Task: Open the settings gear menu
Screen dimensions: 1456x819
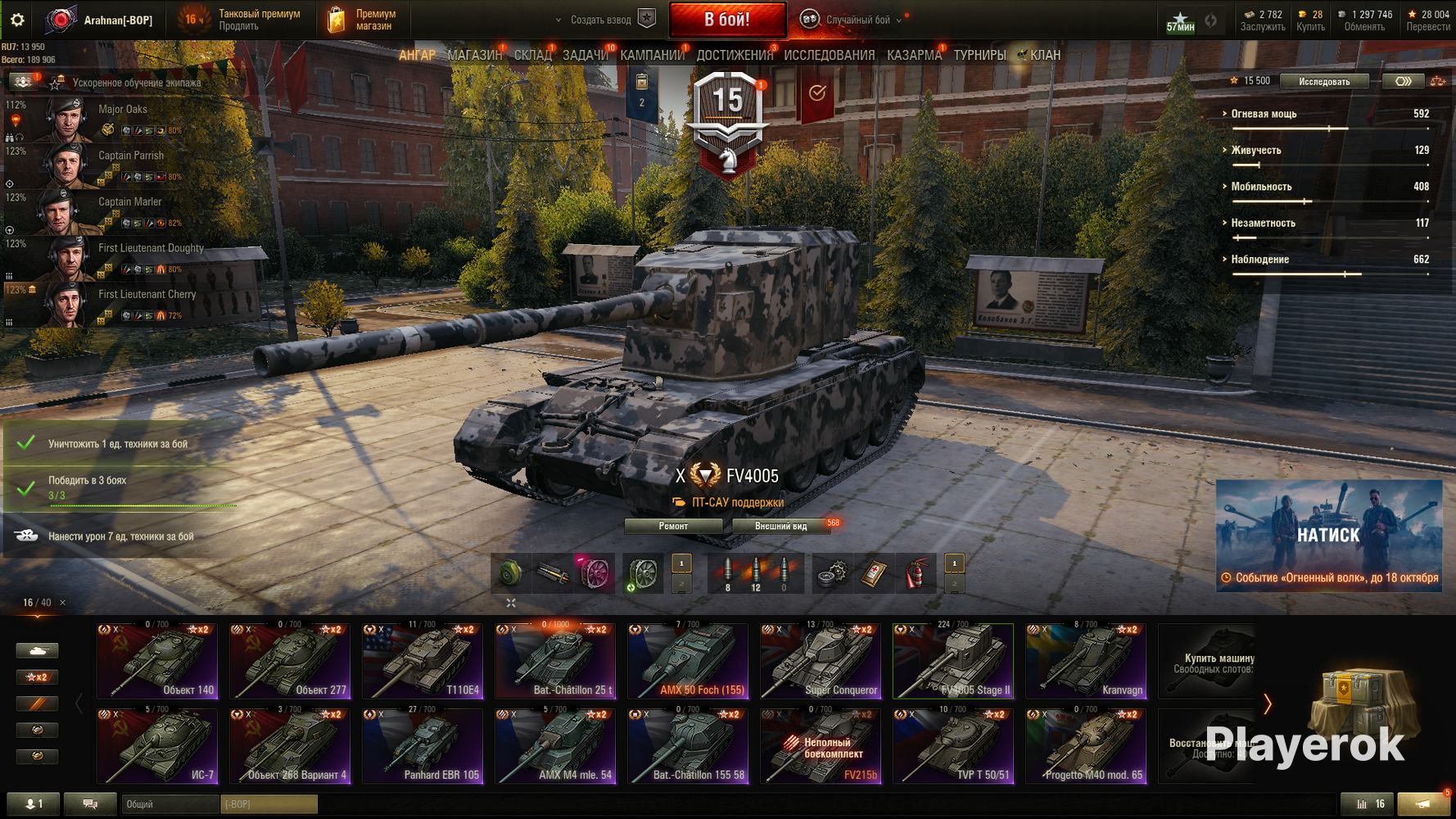Action: pyautogui.click(x=17, y=20)
